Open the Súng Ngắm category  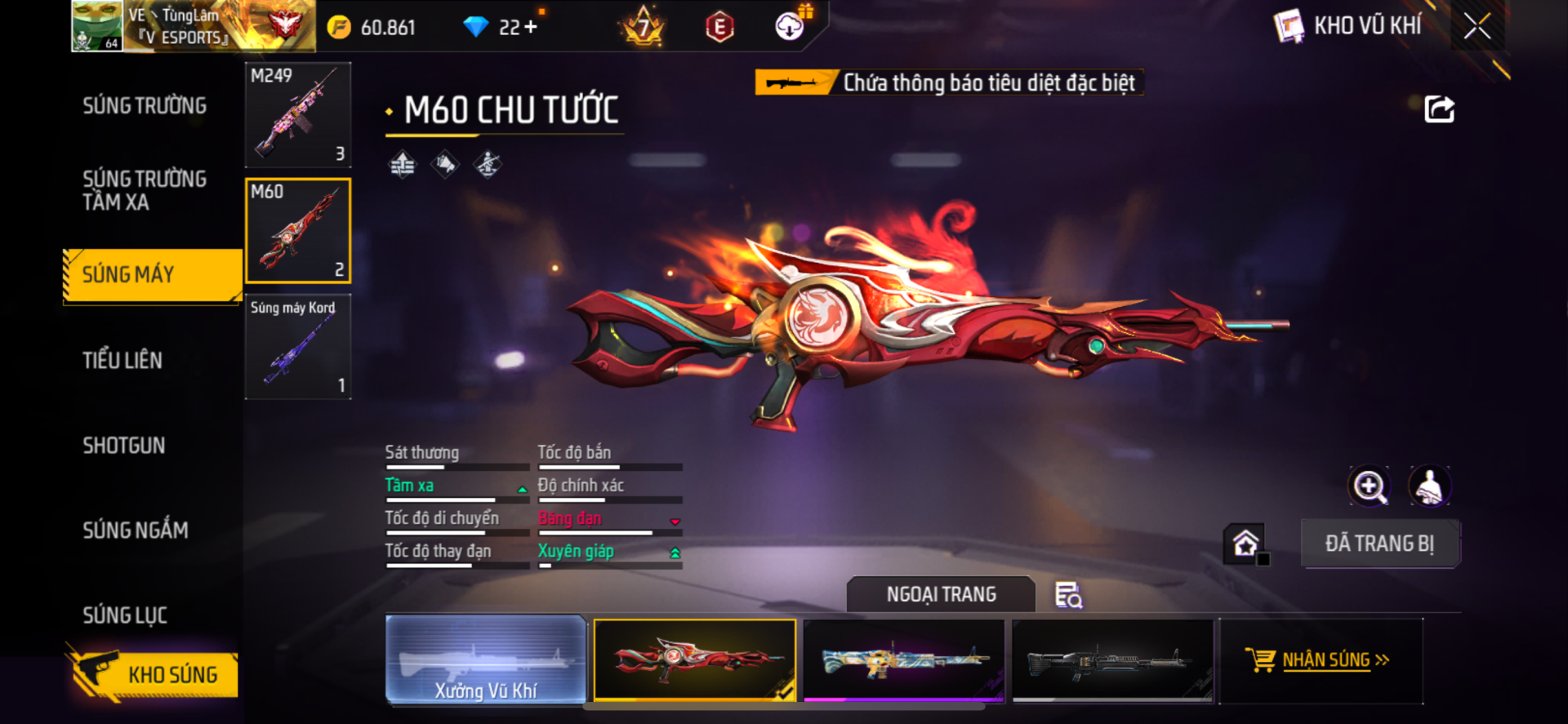(x=136, y=531)
